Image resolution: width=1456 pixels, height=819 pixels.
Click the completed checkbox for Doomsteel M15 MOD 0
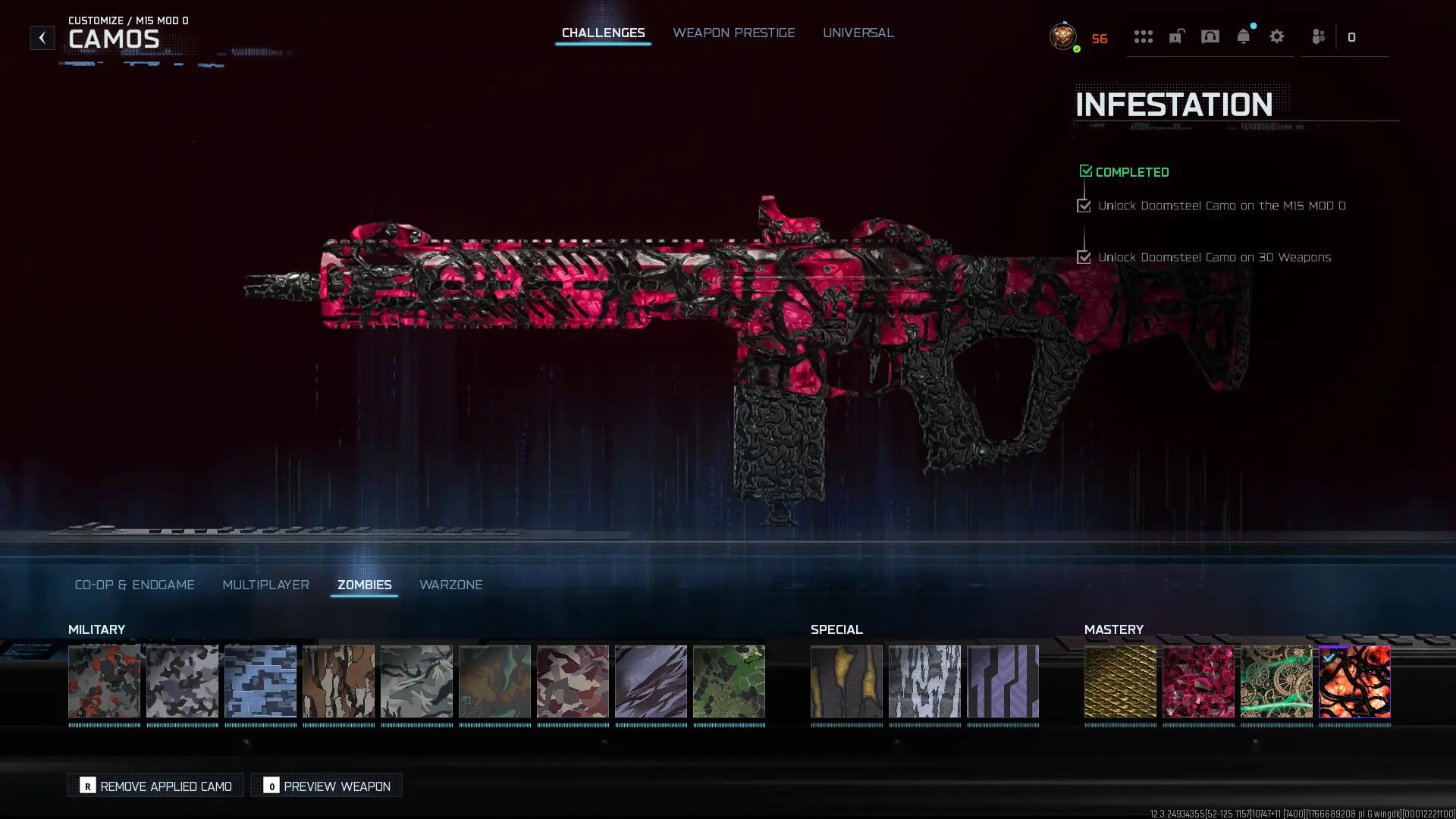click(x=1084, y=206)
